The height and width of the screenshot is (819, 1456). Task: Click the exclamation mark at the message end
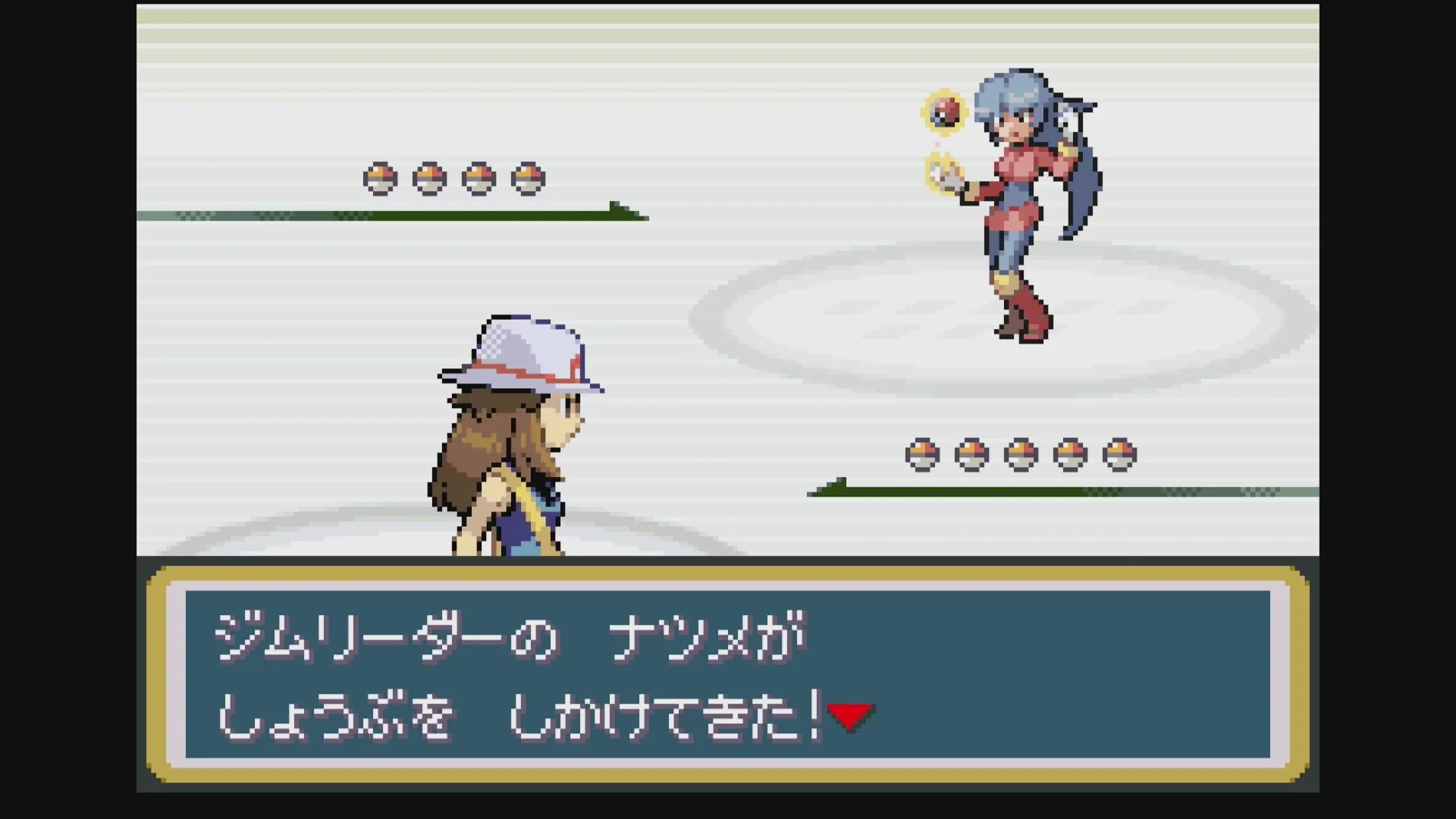pos(815,713)
